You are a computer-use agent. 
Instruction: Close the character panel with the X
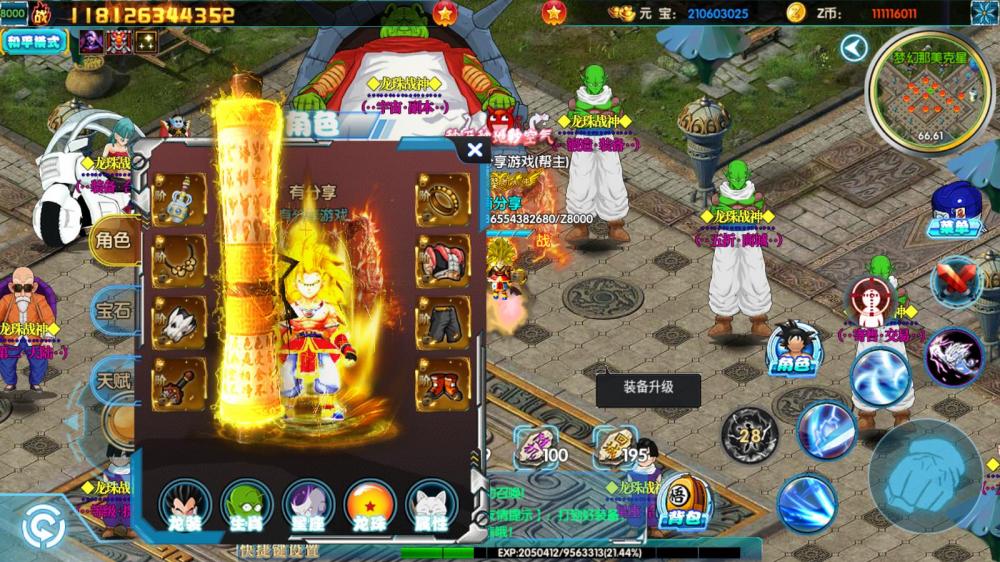tap(475, 150)
